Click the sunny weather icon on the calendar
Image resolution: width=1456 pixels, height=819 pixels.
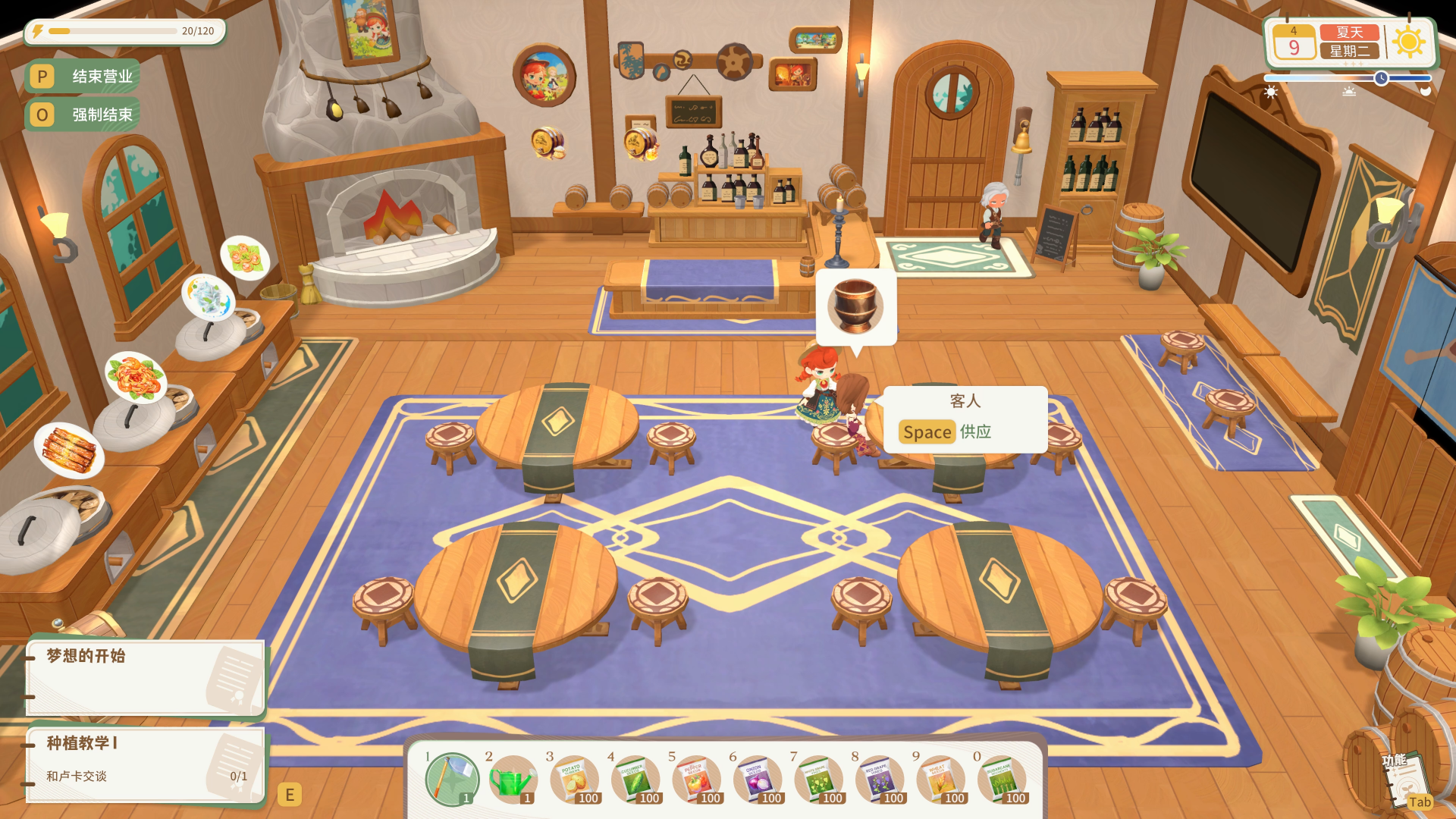pos(1410,42)
